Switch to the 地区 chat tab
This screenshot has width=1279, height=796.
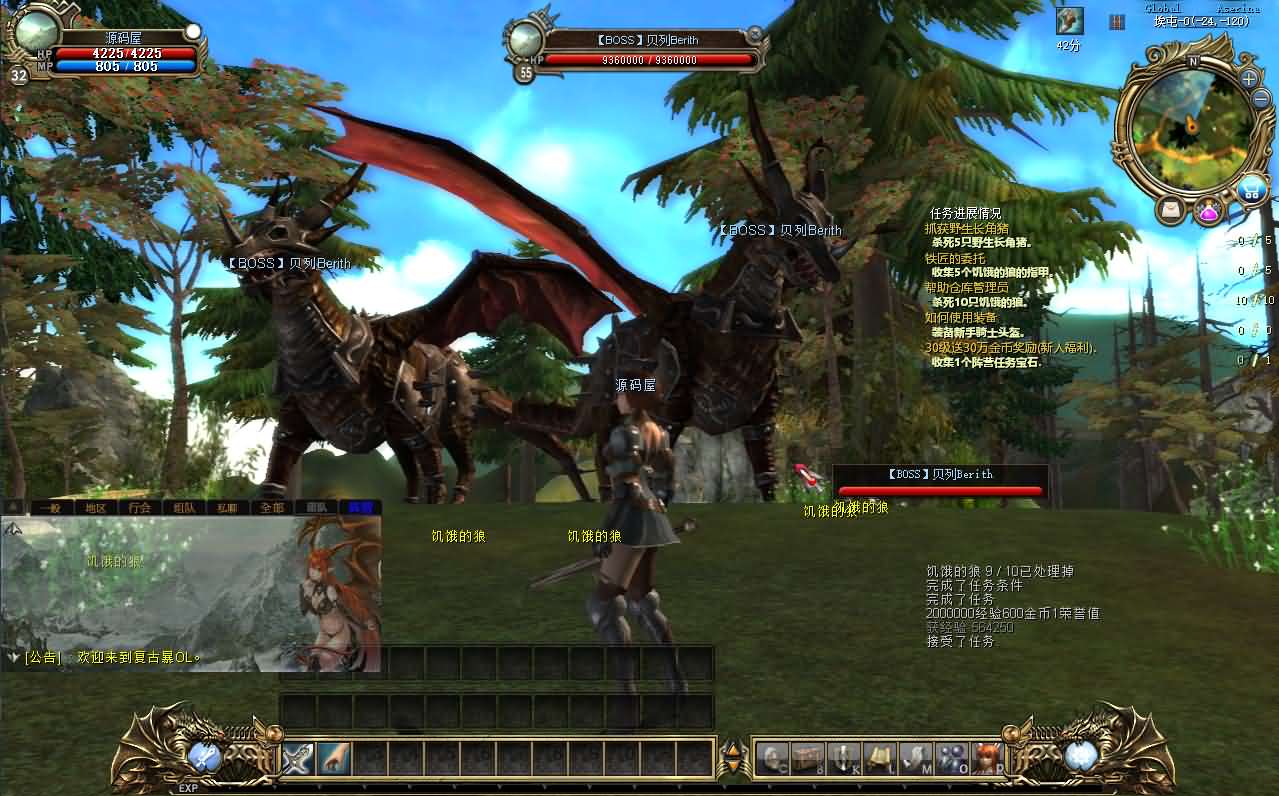click(x=95, y=507)
